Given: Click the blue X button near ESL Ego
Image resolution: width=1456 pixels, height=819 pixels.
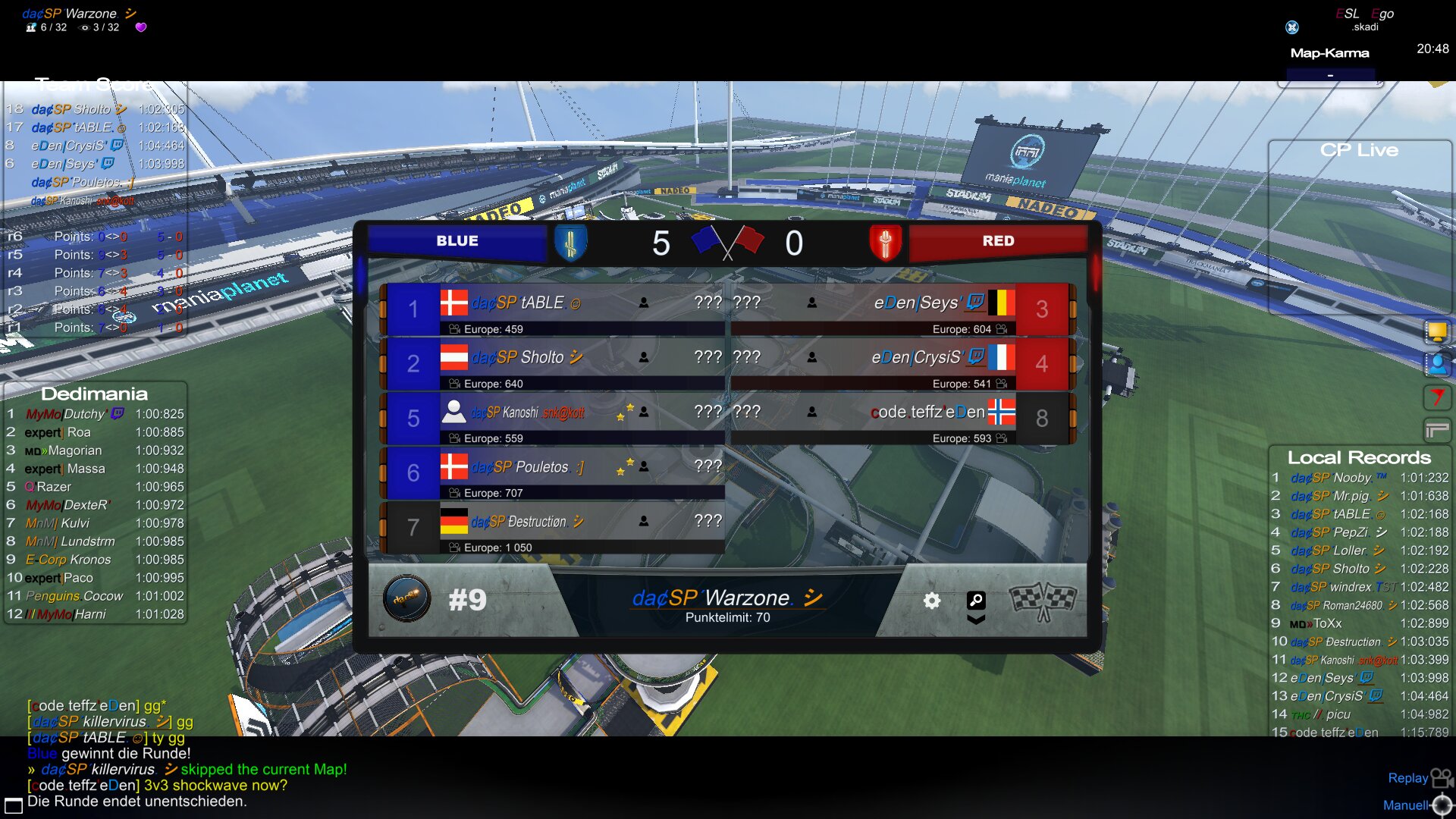Looking at the screenshot, I should coord(1292,27).
